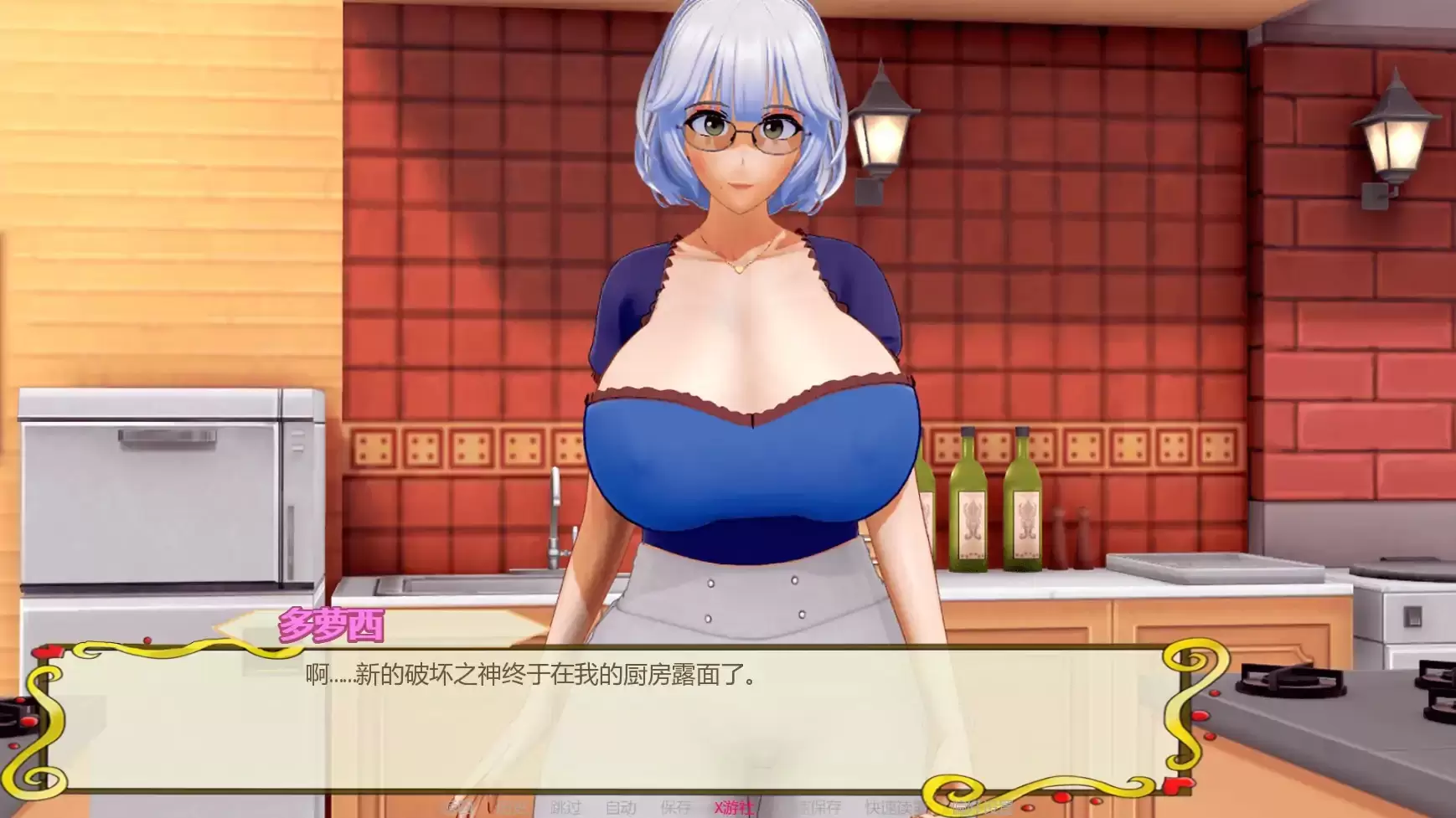Viewport: 1456px width, 818px height.
Task: Click the quick-save control beside X游社
Action: (817, 808)
